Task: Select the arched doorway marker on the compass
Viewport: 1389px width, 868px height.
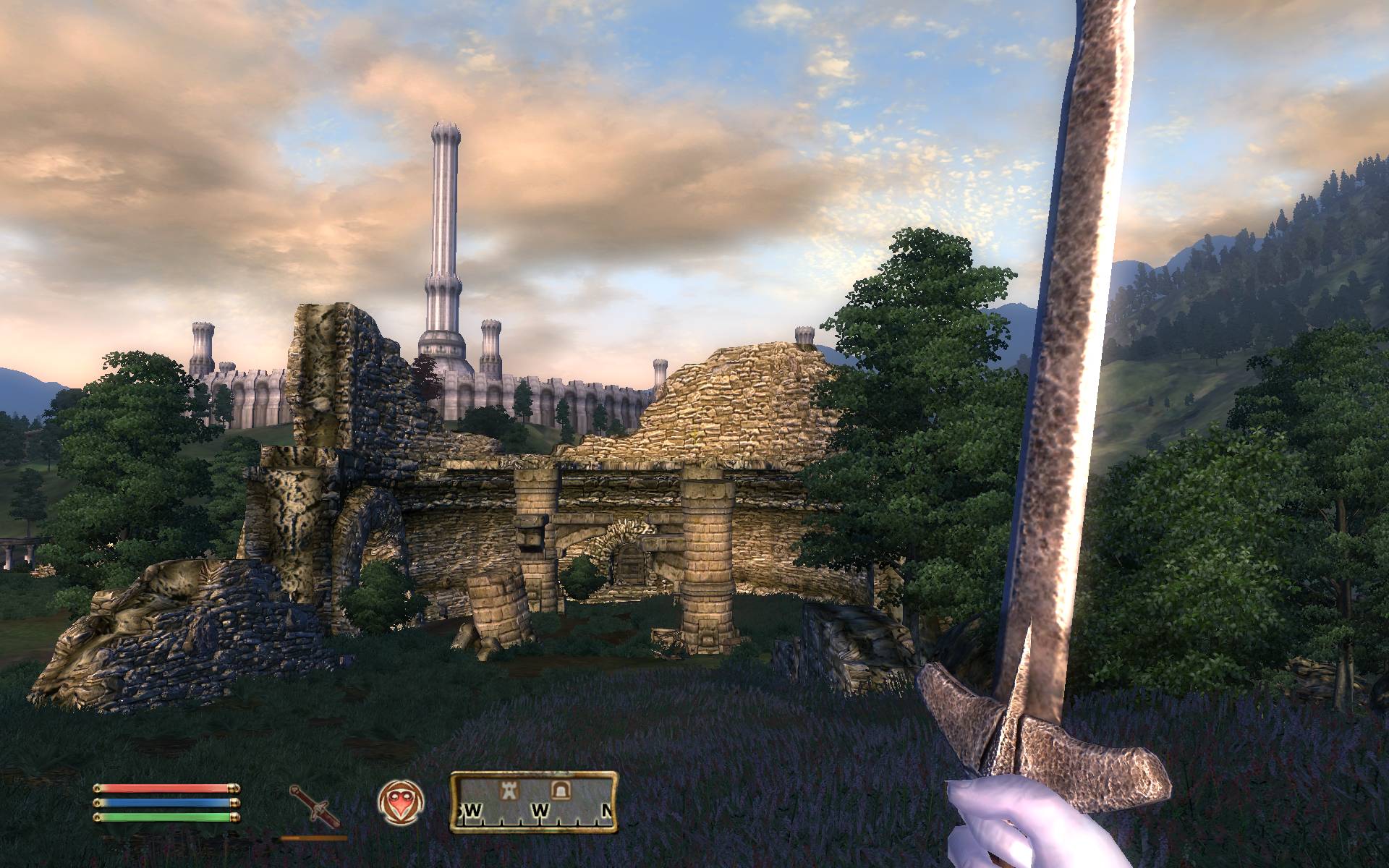Action: pos(558,789)
